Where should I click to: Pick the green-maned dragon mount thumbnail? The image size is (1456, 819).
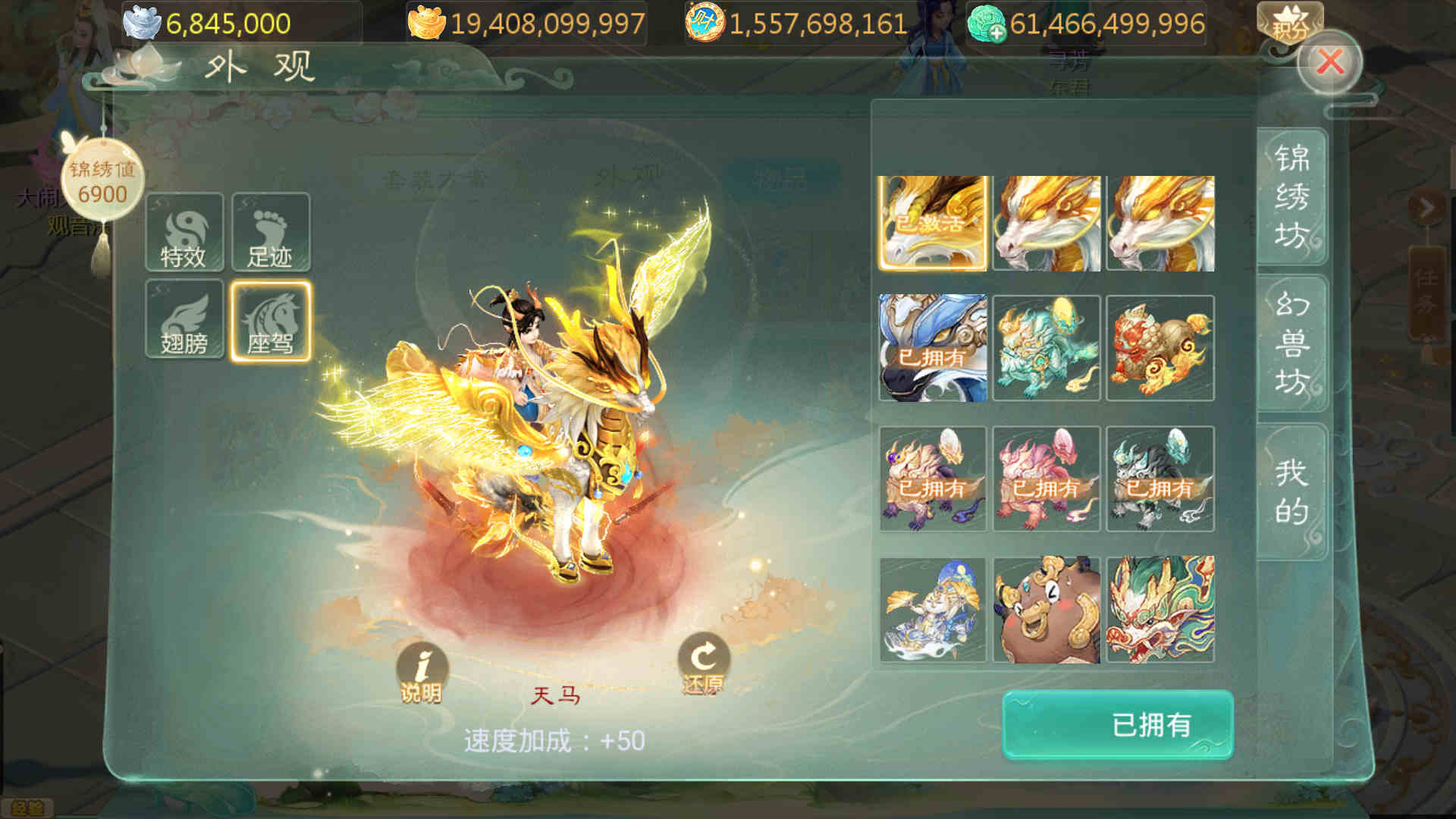pyautogui.click(x=1160, y=610)
